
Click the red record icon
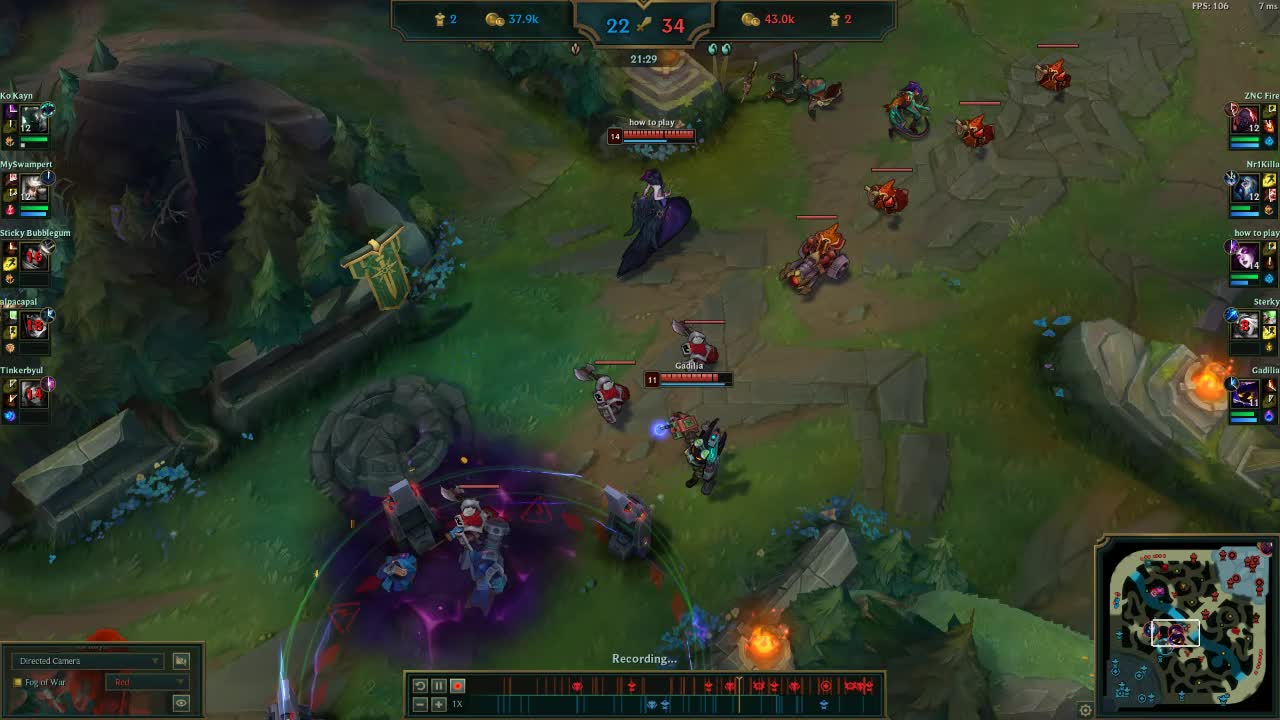click(457, 686)
